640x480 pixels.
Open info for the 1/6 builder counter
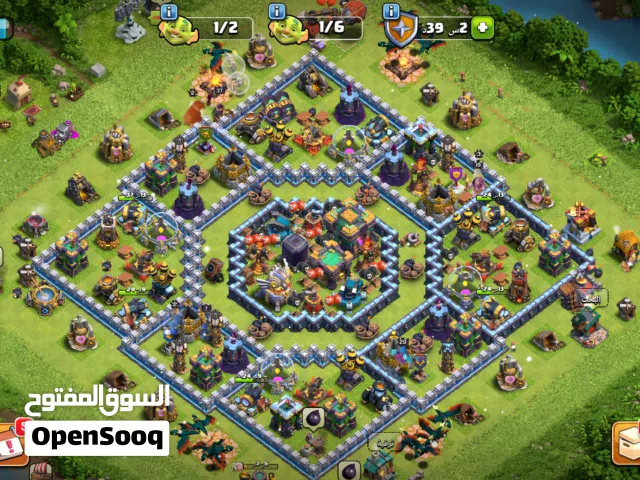tap(278, 12)
